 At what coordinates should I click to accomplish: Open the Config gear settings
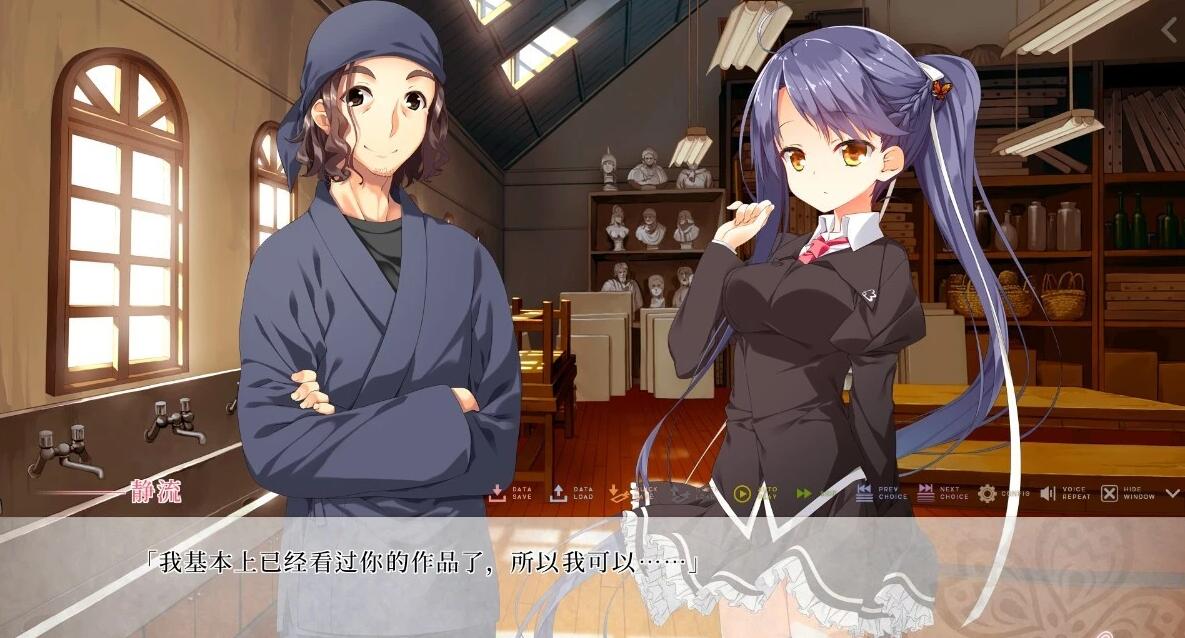click(1001, 493)
